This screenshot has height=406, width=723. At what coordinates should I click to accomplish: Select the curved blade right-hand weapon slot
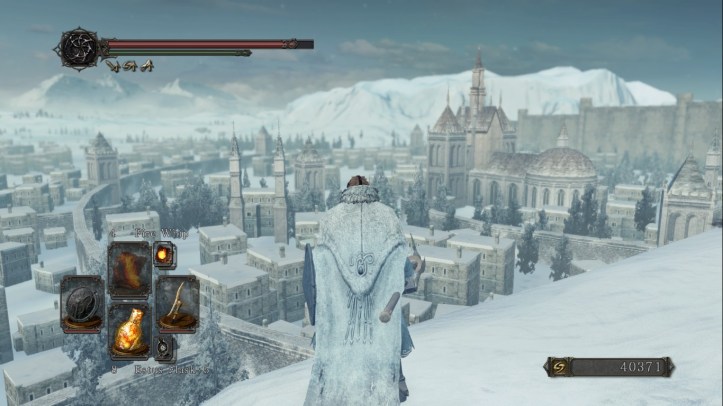point(176,304)
